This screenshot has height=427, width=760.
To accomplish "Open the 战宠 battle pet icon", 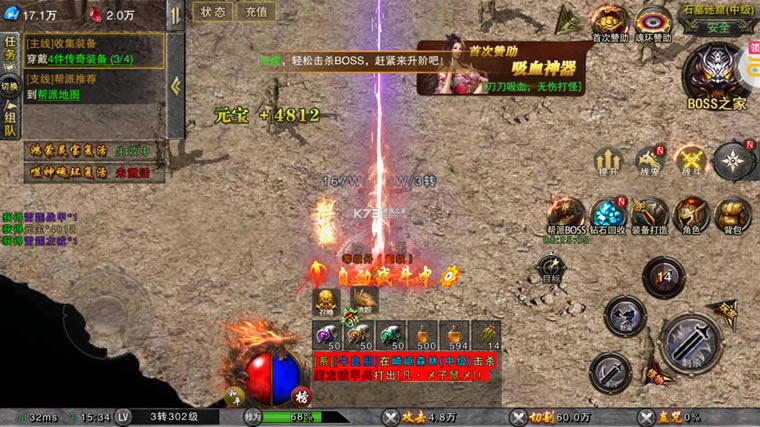I will [x=650, y=160].
